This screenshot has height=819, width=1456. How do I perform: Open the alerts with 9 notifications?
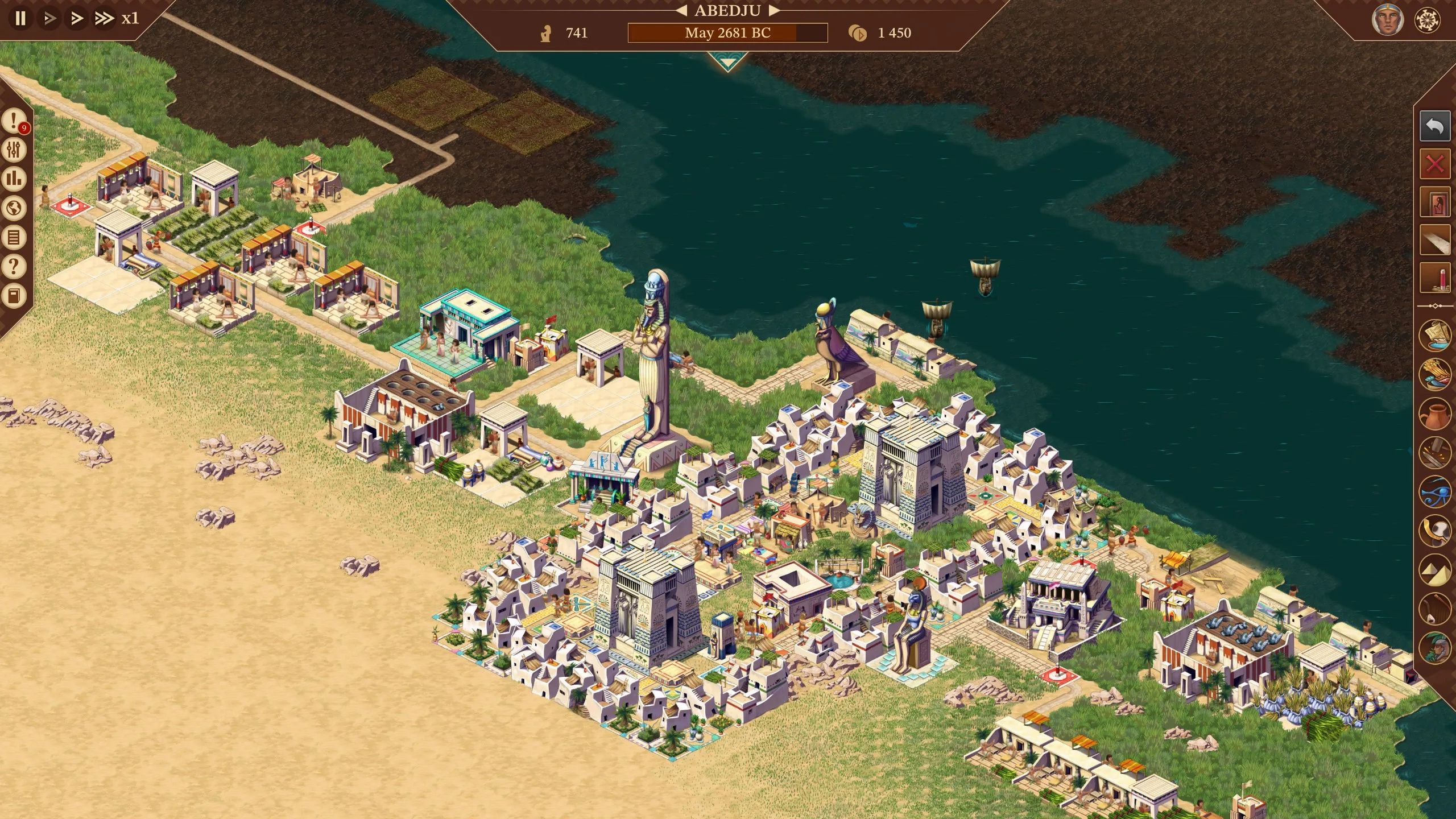pos(14,121)
